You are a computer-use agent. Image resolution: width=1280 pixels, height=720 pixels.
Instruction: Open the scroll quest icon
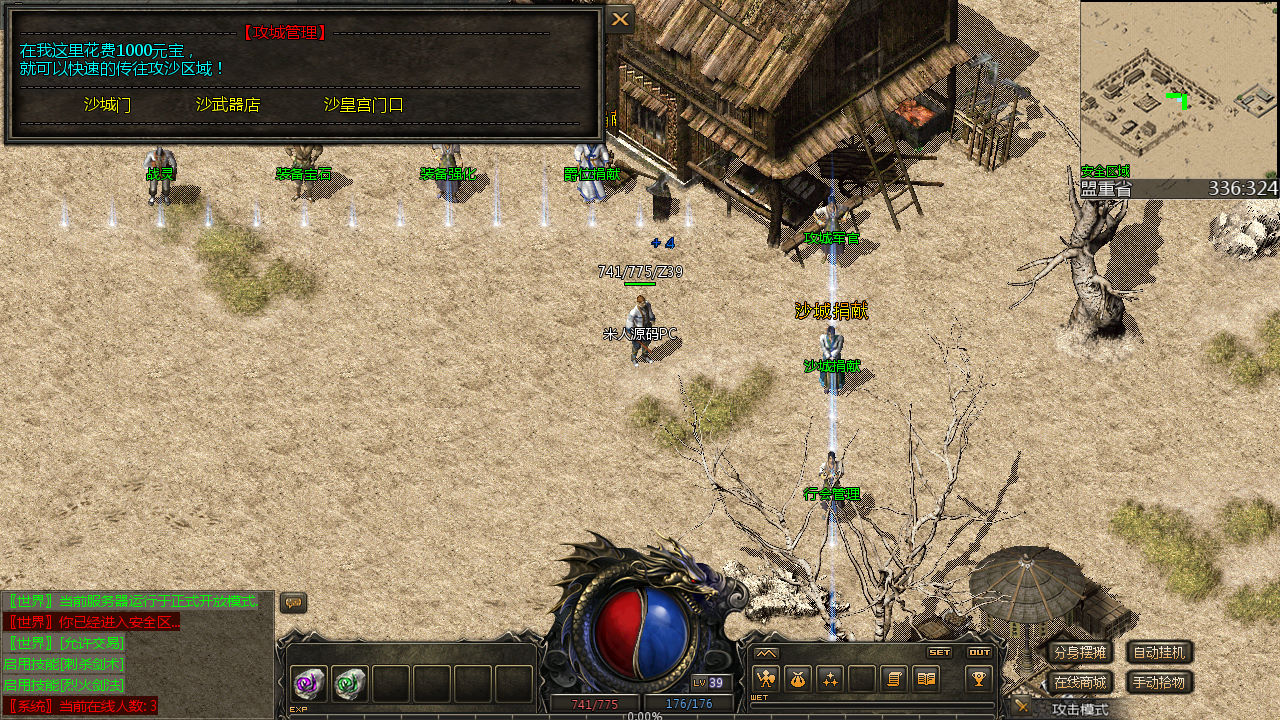tap(895, 679)
